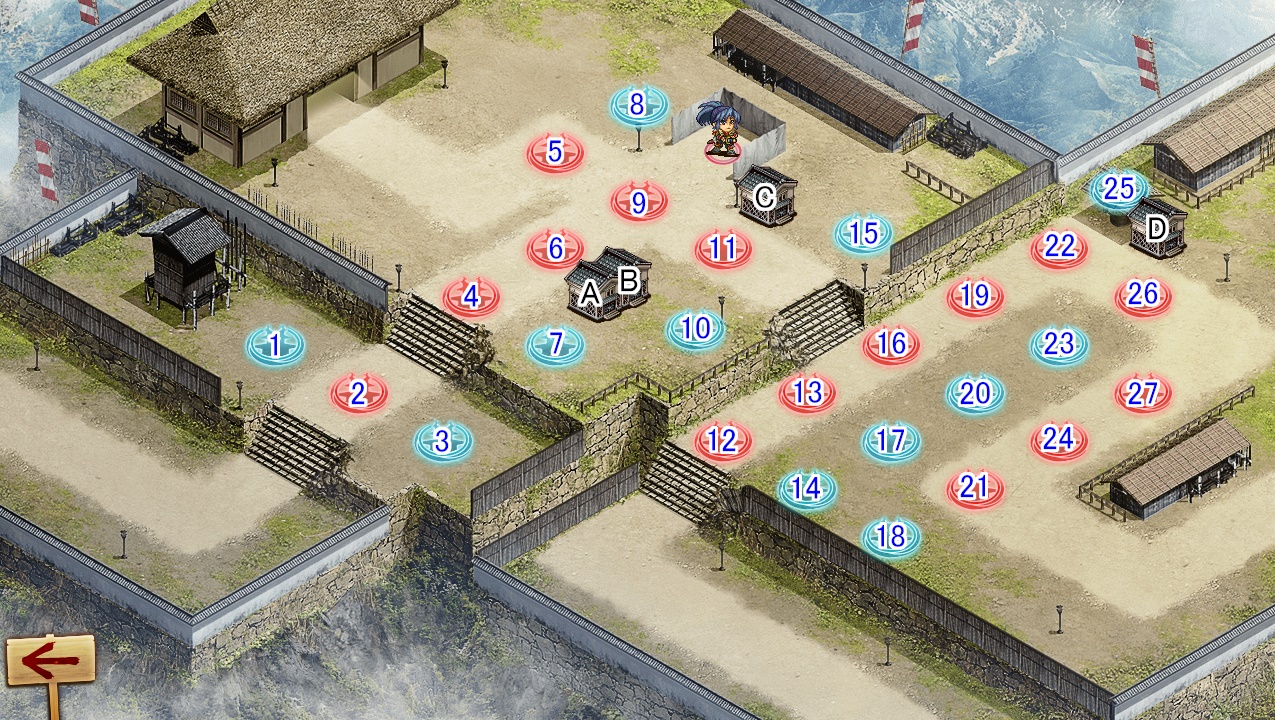This screenshot has width=1275, height=720.
Task: Choose red stage node 21
Action: point(974,488)
